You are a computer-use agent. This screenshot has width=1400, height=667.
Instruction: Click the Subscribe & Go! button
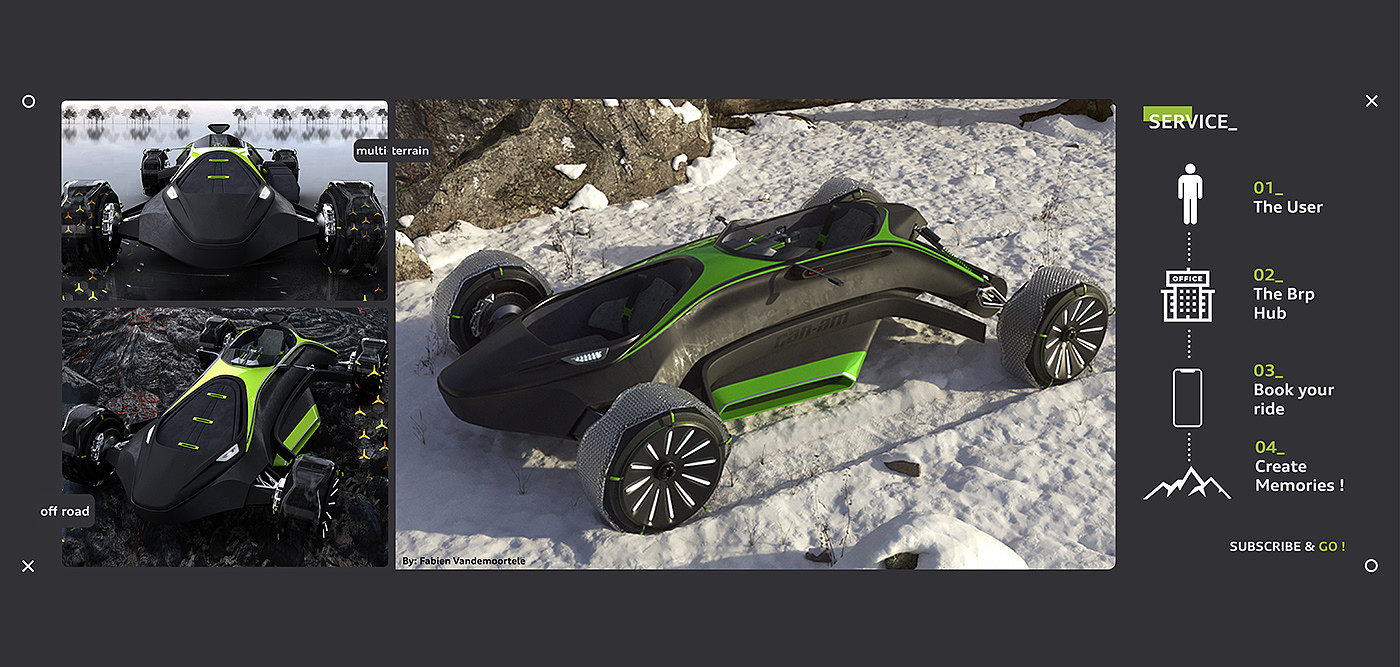[1287, 546]
